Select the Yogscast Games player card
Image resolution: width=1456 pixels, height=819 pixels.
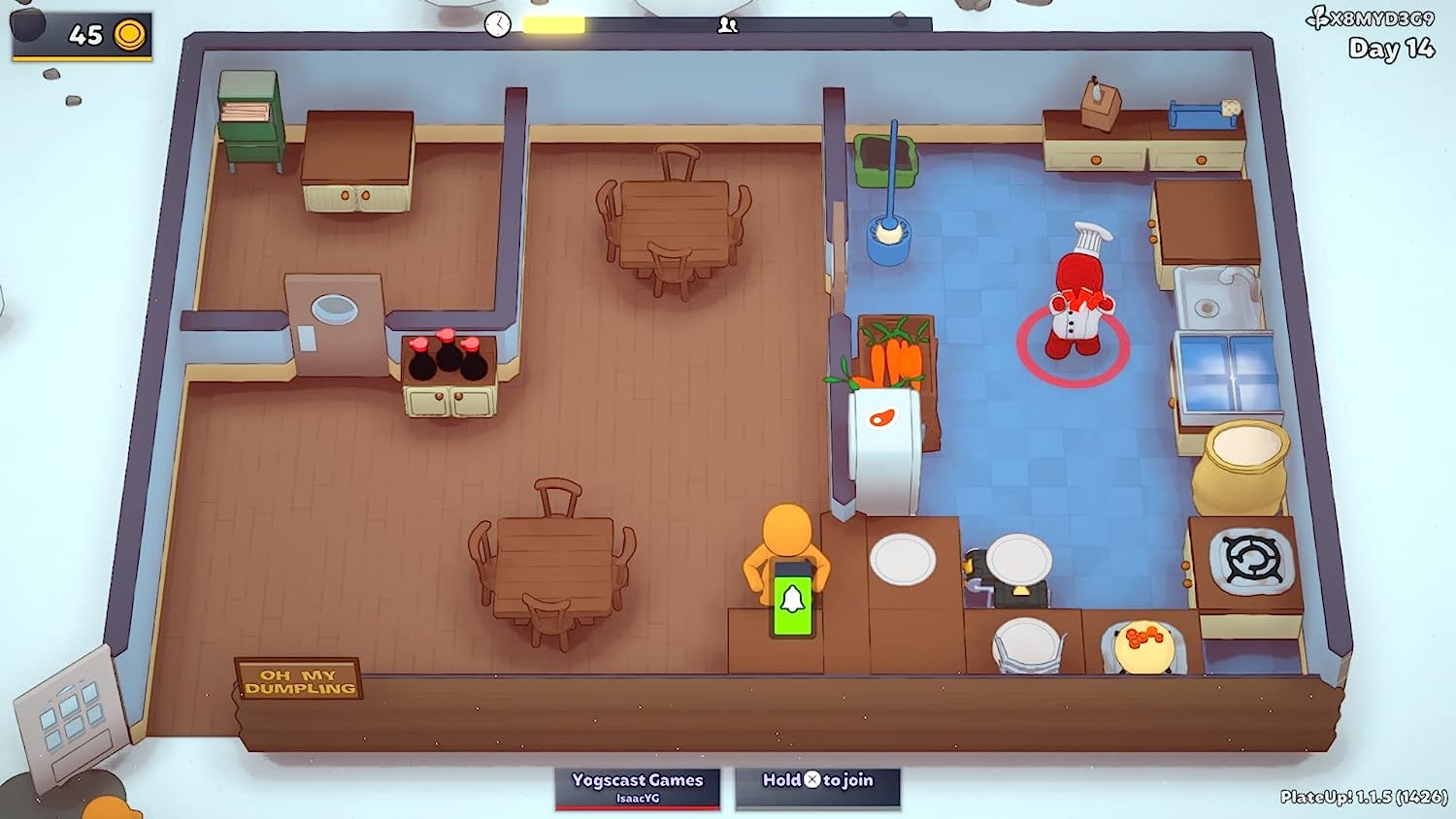pos(637,787)
